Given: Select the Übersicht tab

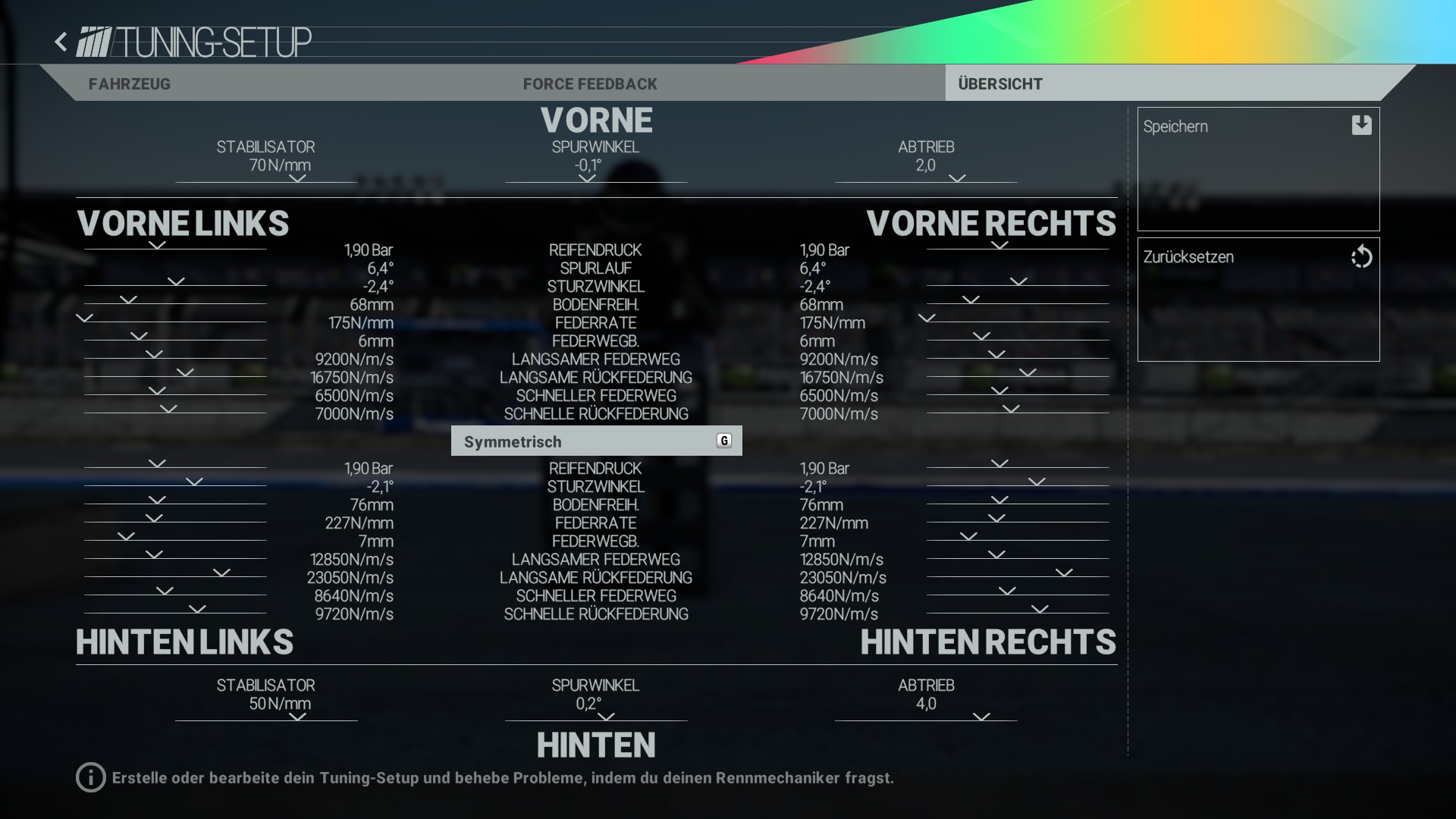Looking at the screenshot, I should [1000, 84].
